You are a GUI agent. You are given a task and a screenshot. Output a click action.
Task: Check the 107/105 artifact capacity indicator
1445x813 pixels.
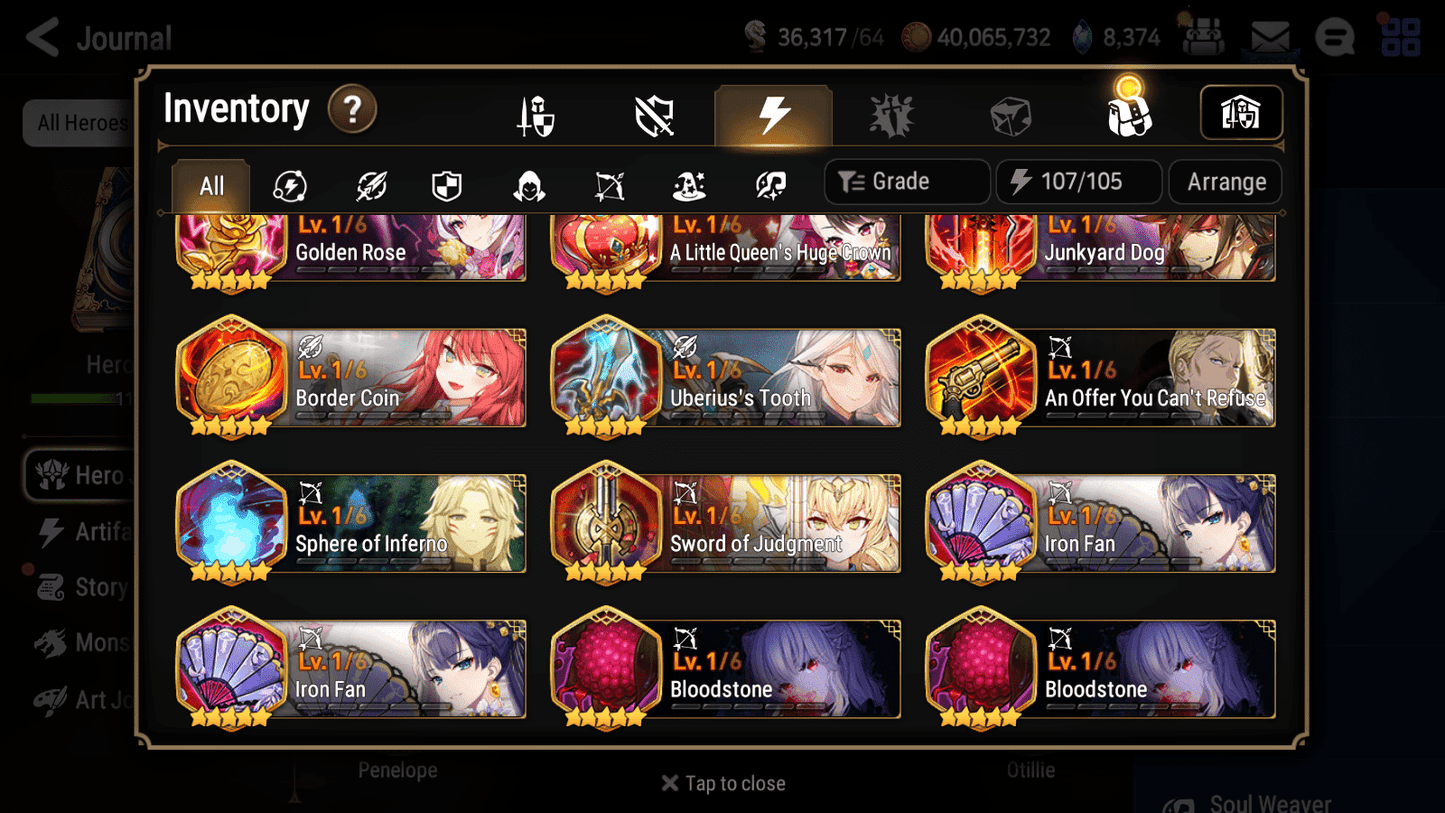(x=1078, y=181)
